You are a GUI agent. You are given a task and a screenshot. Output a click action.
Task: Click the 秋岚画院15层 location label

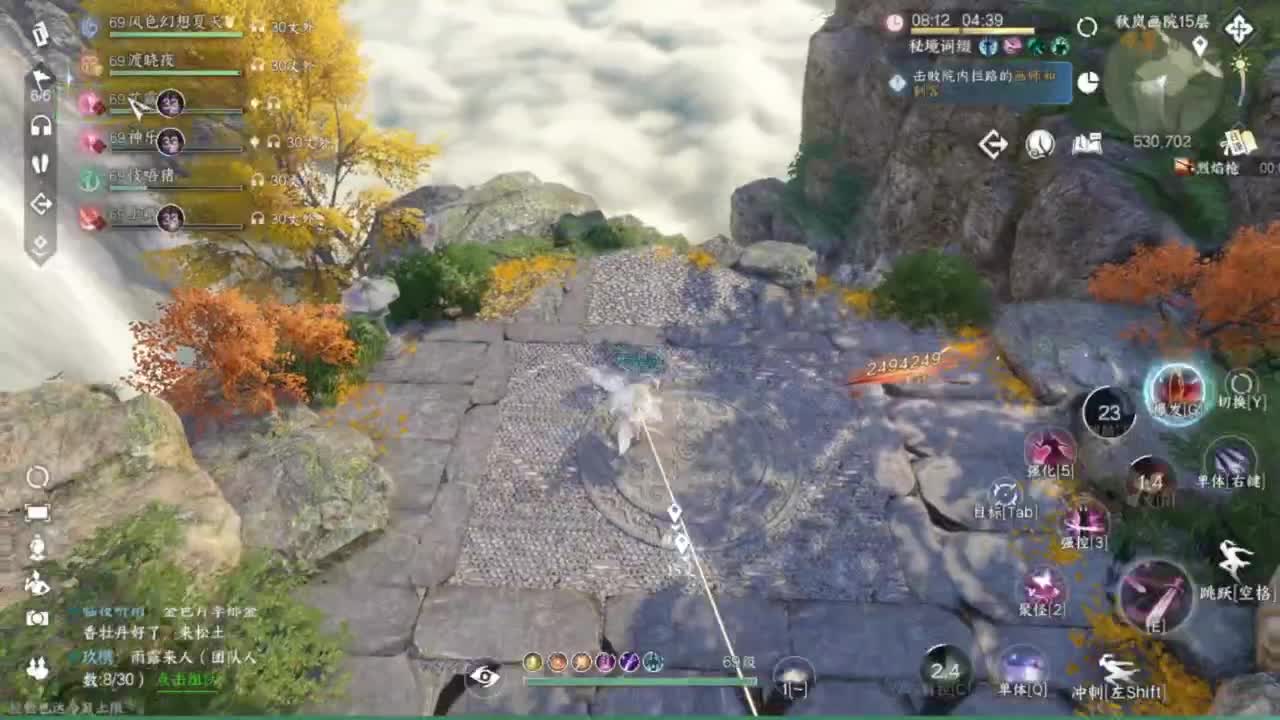(x=1165, y=22)
